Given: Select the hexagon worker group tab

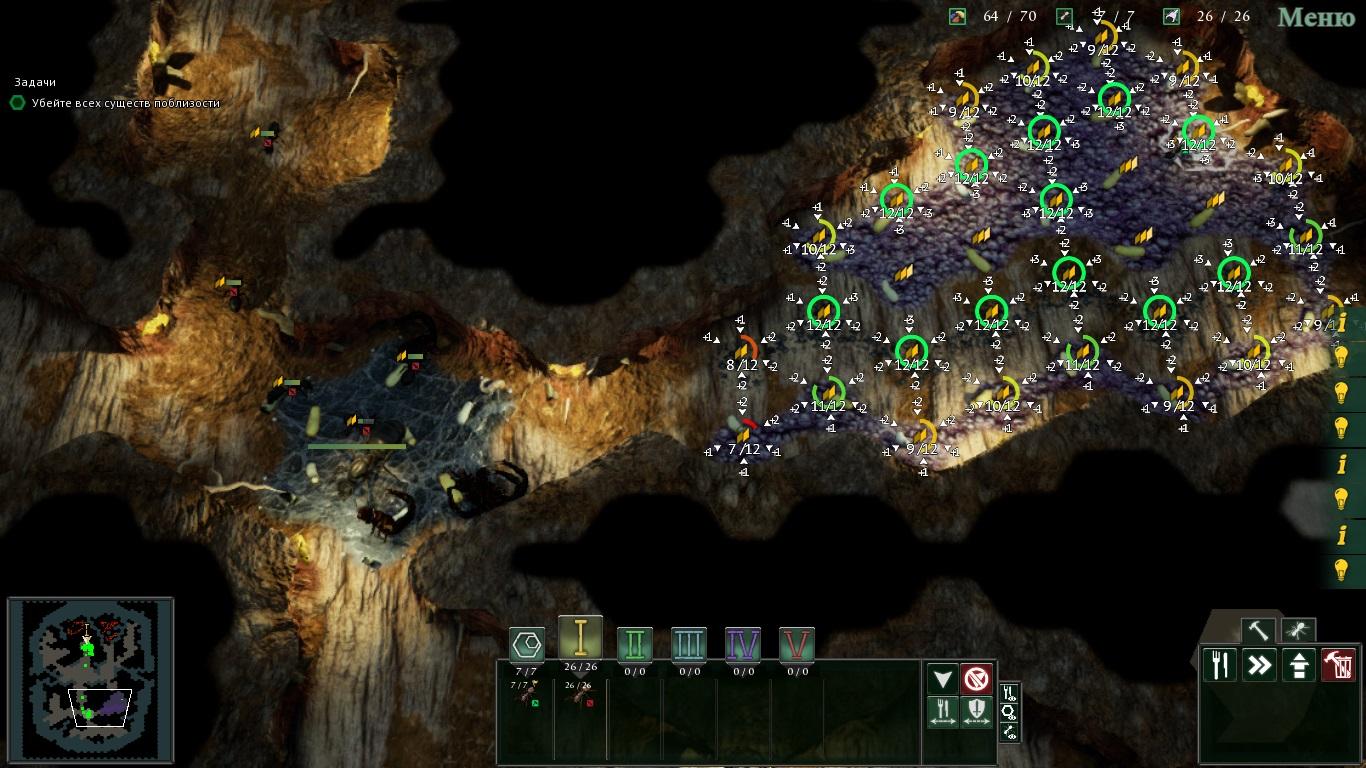Looking at the screenshot, I should tap(527, 643).
